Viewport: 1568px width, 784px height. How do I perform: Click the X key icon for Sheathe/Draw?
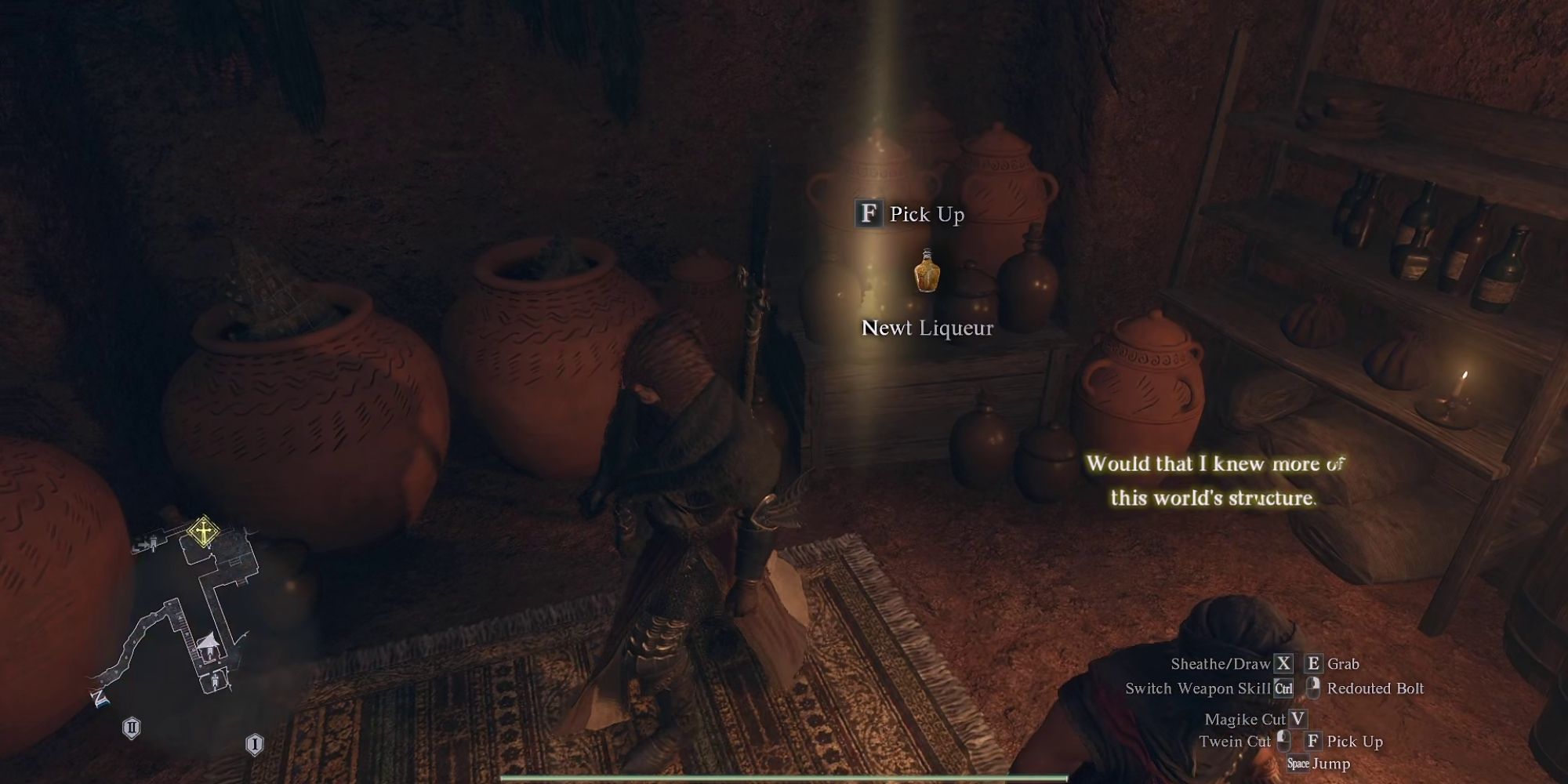point(1283,664)
